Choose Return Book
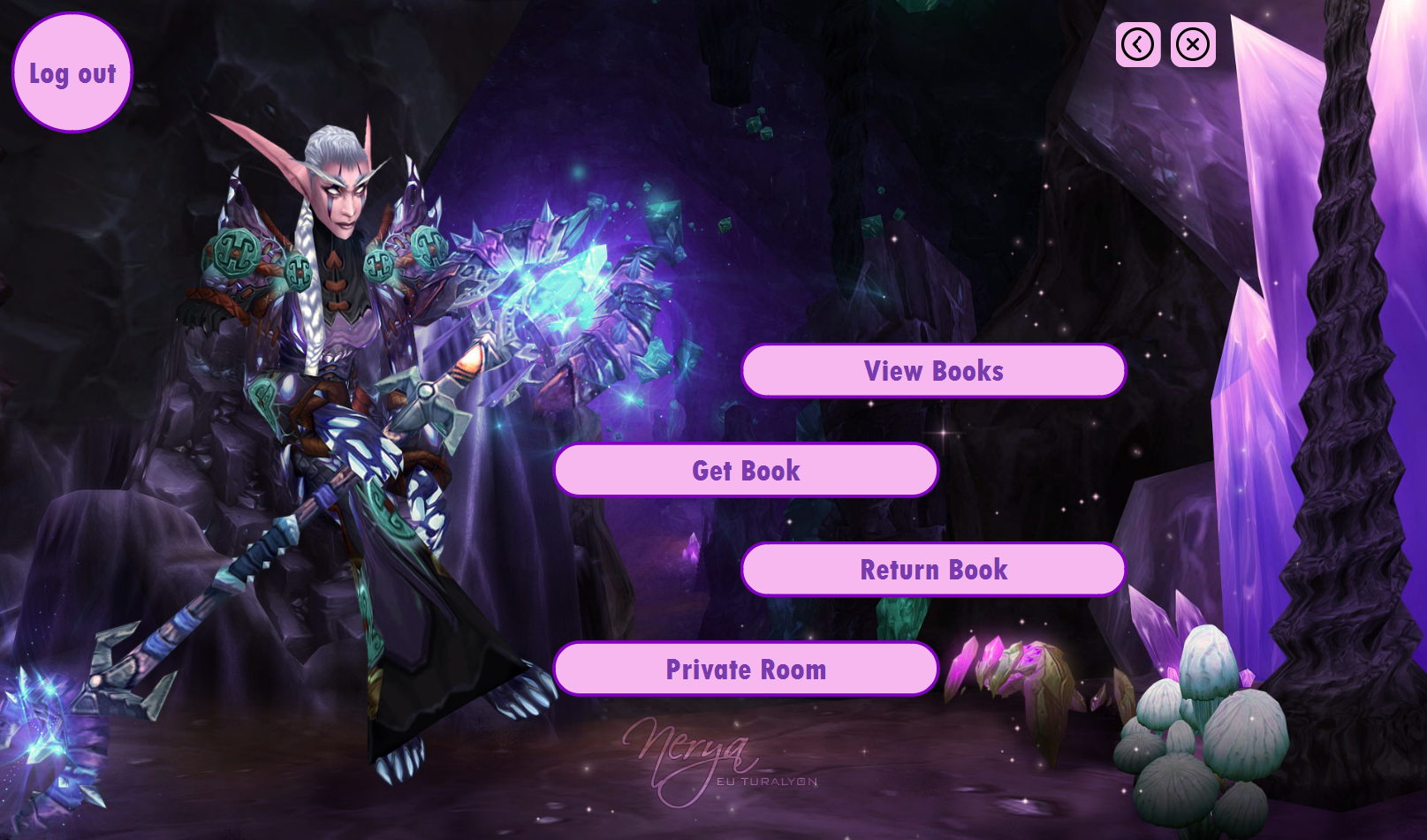Viewport: 1427px width, 840px height. click(933, 570)
